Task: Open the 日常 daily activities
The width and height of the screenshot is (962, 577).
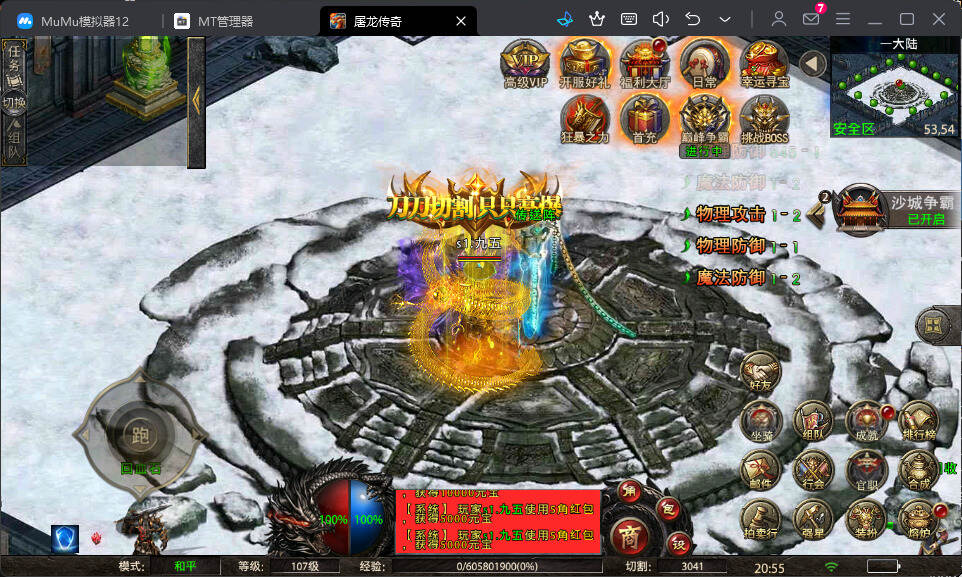Action: pyautogui.click(x=704, y=63)
